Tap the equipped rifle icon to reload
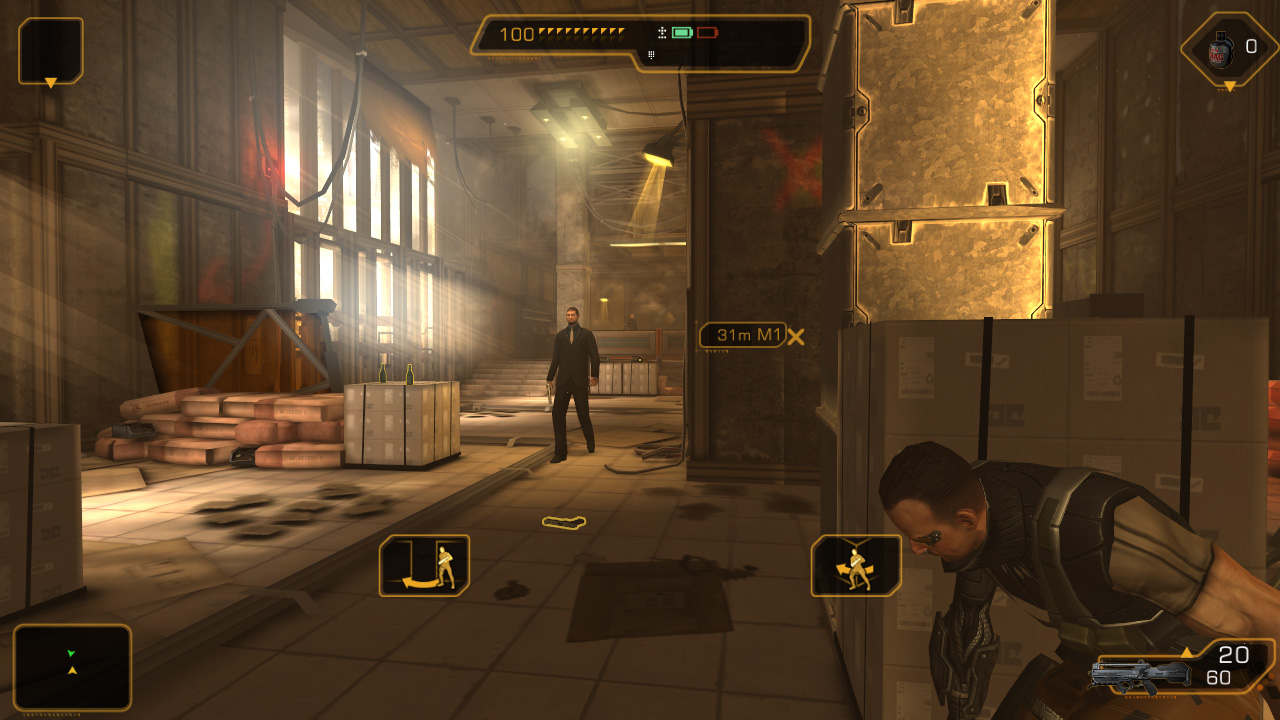Image resolution: width=1280 pixels, height=720 pixels. 1140,675
